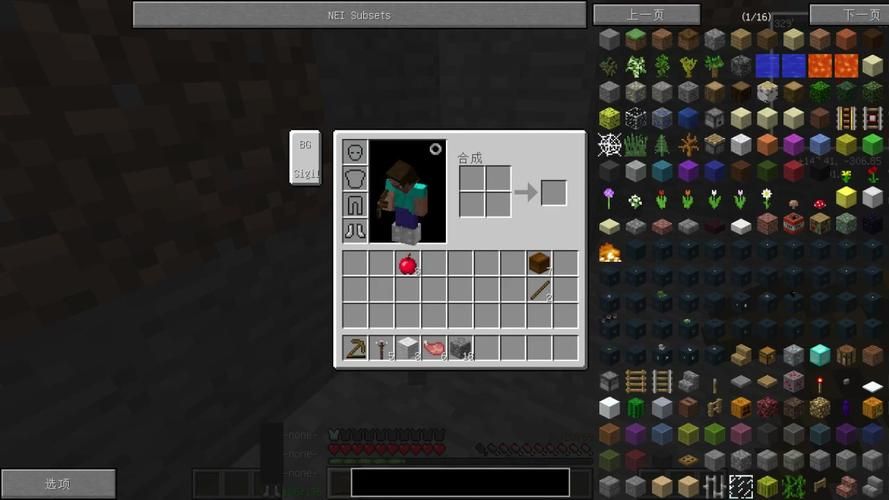
Task: Click the helmet armor slot
Action: point(355,152)
